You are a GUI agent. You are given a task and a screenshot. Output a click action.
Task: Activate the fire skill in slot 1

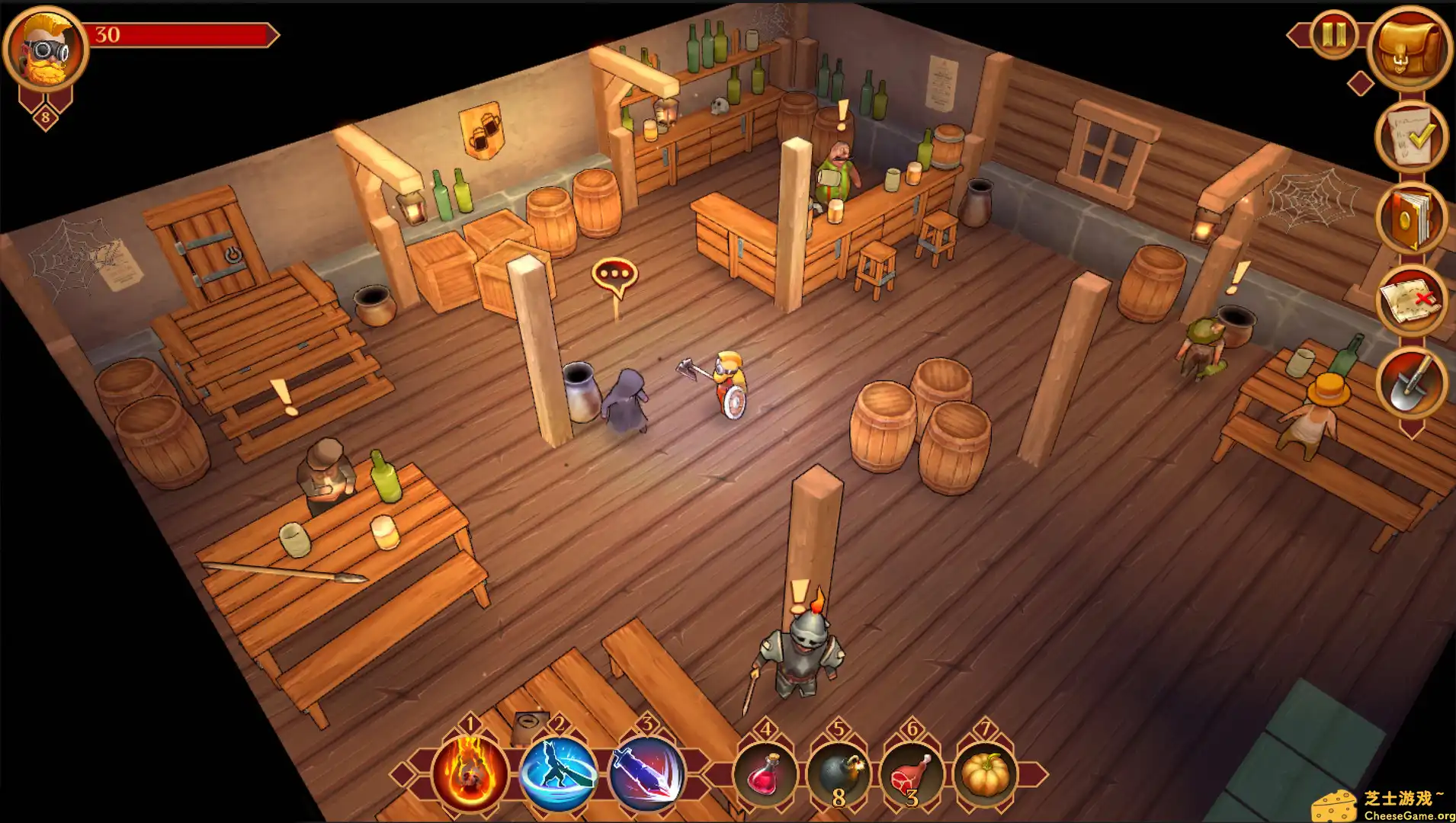[x=470, y=773]
